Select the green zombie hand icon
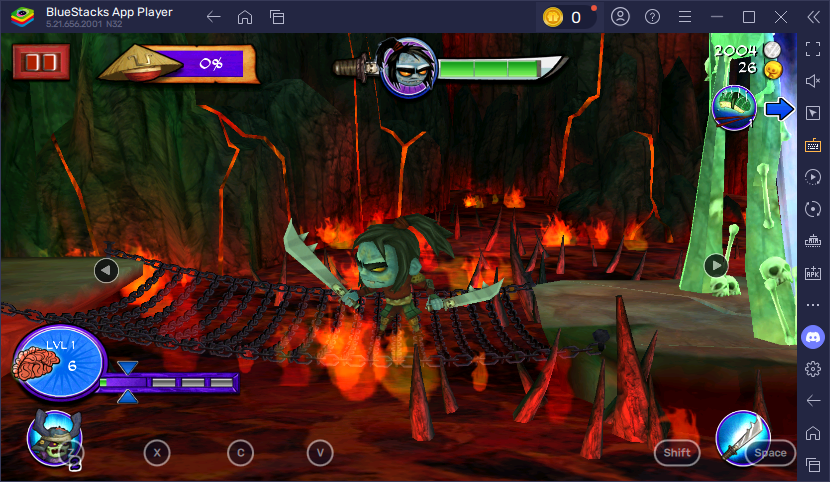This screenshot has height=482, width=830. tap(733, 107)
